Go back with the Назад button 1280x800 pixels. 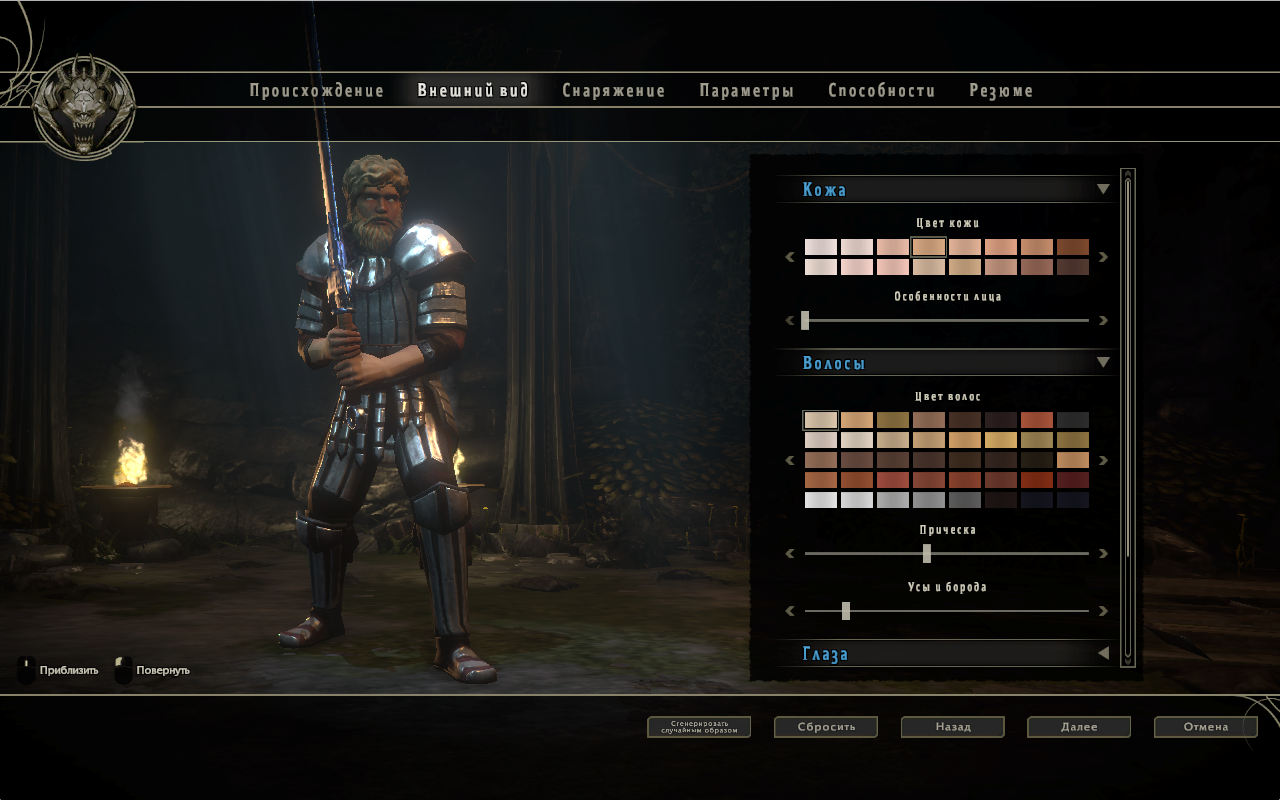click(953, 727)
